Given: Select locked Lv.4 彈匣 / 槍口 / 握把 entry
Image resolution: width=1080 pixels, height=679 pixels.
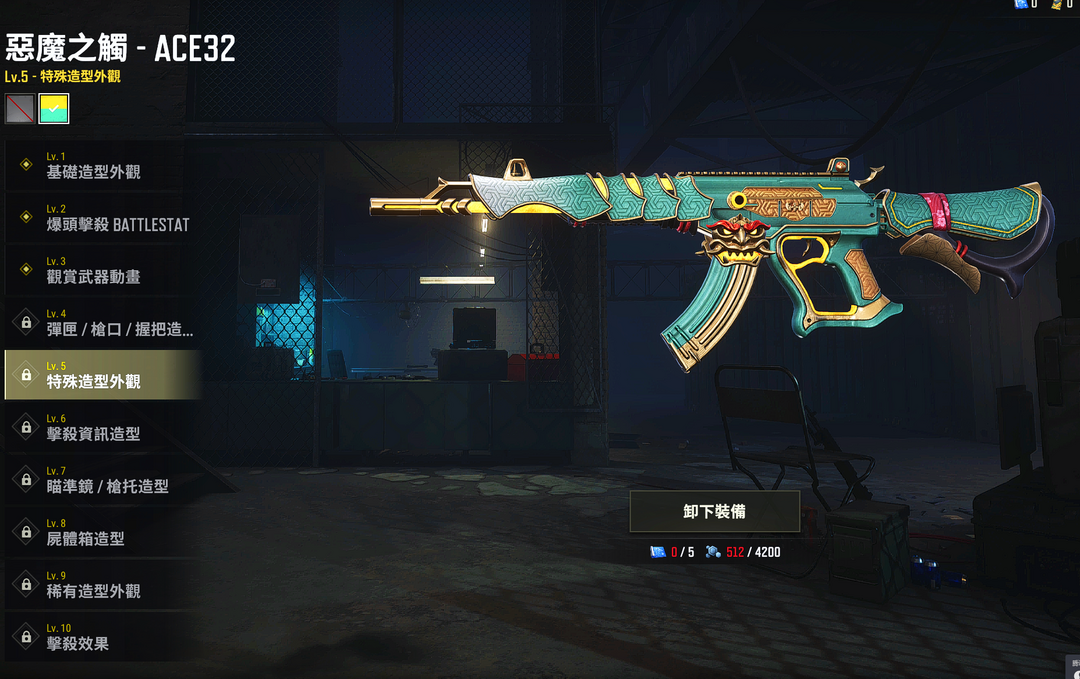Looking at the screenshot, I should (100, 322).
